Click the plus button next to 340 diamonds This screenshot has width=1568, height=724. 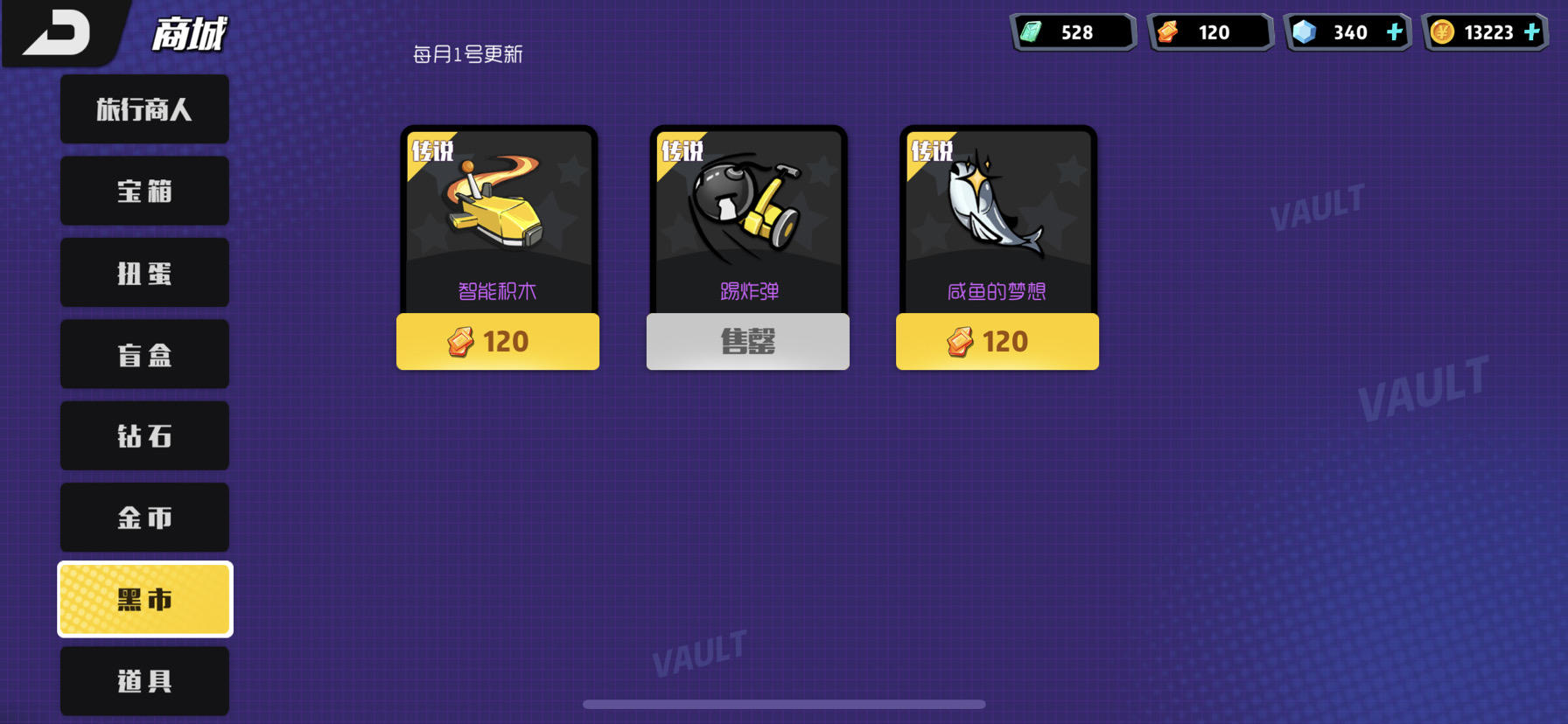coord(1395,31)
